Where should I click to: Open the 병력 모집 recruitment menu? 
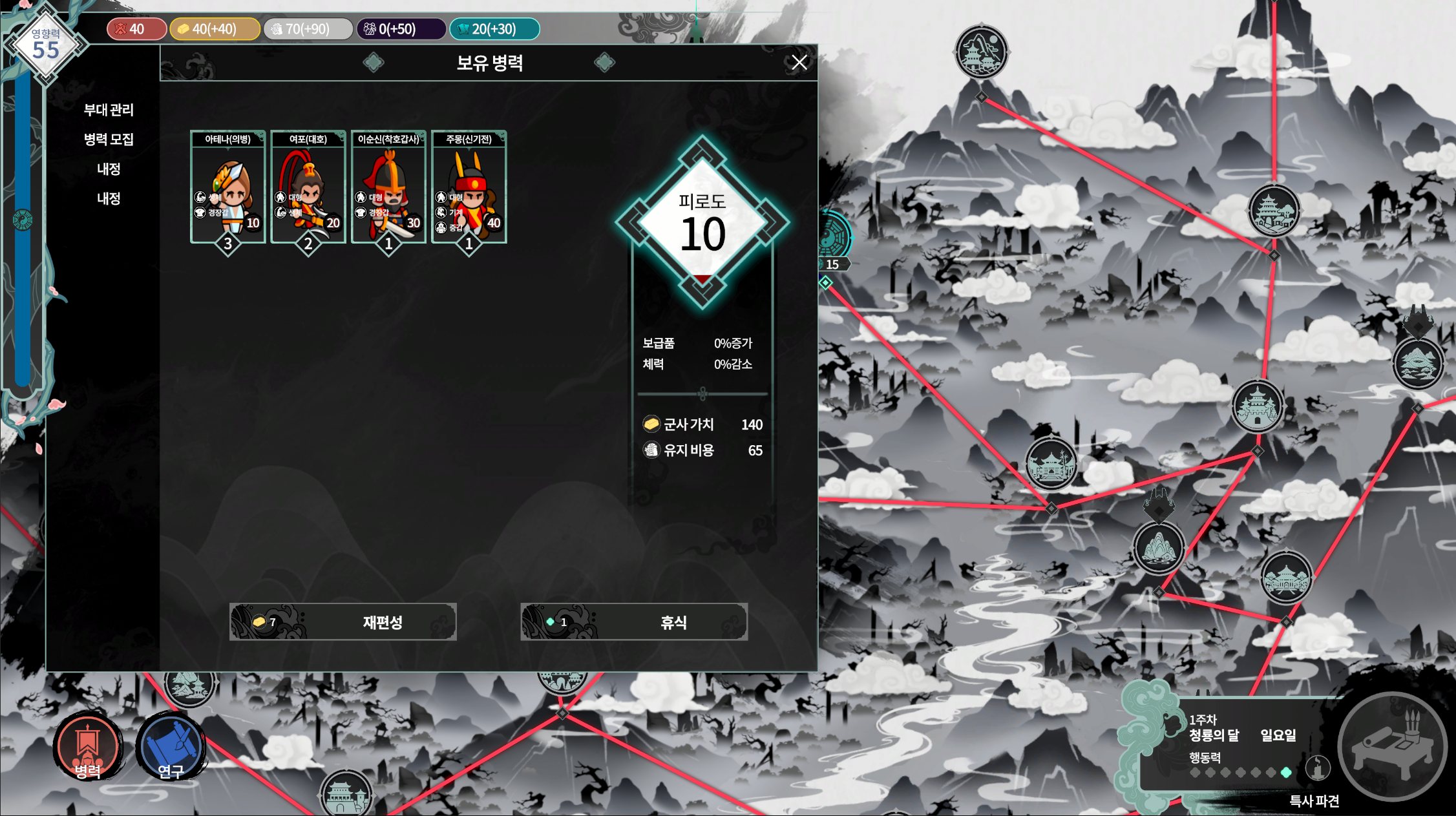click(x=108, y=140)
